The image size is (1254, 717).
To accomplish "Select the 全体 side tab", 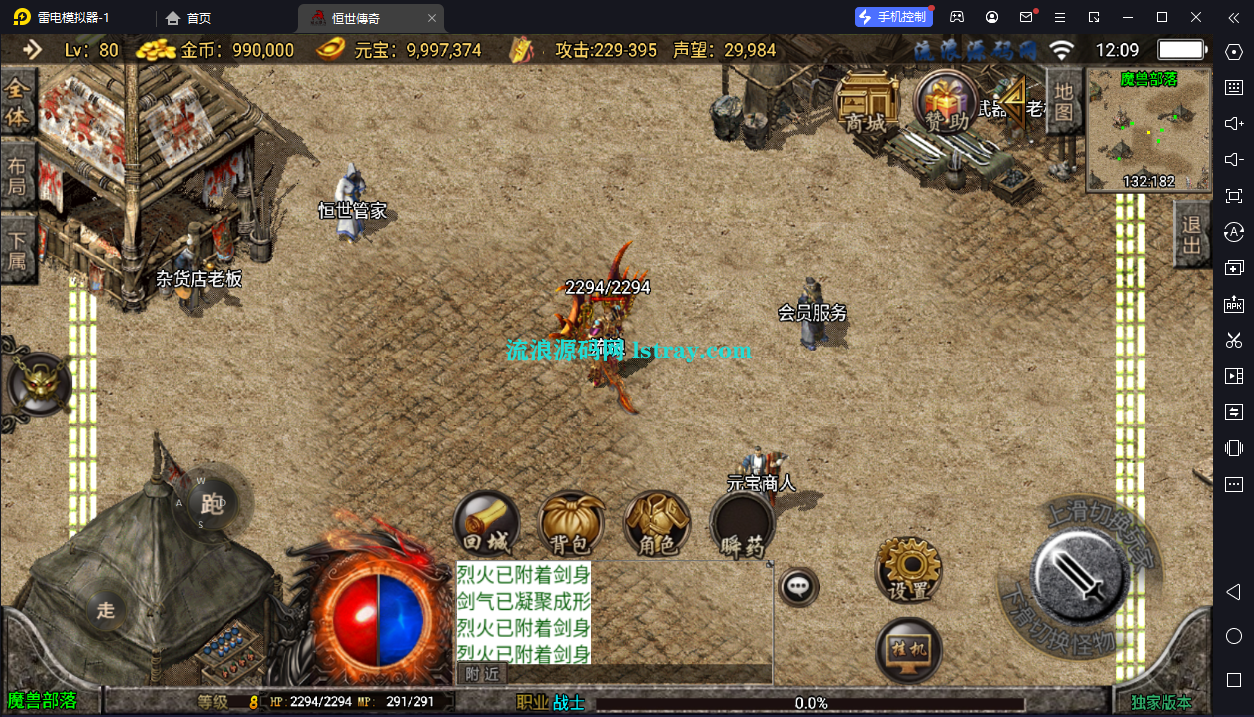I will pos(18,103).
